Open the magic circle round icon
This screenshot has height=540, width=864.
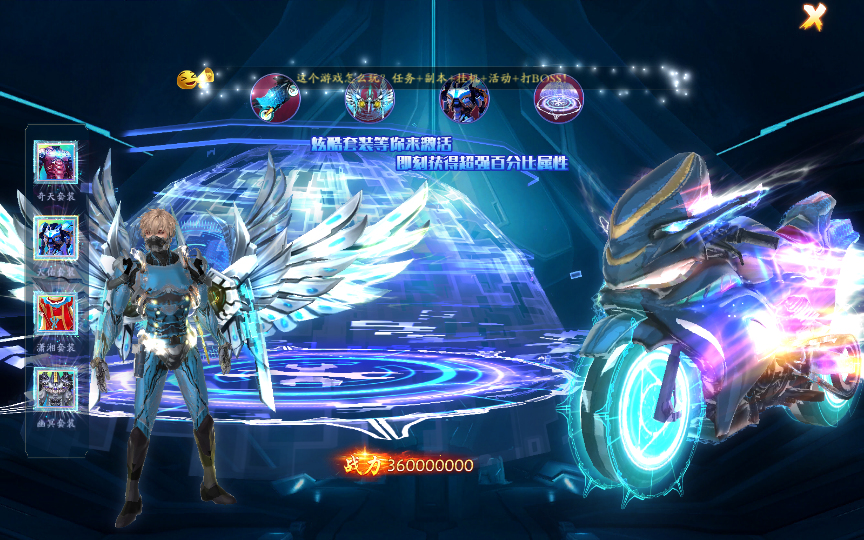pyautogui.click(x=559, y=98)
